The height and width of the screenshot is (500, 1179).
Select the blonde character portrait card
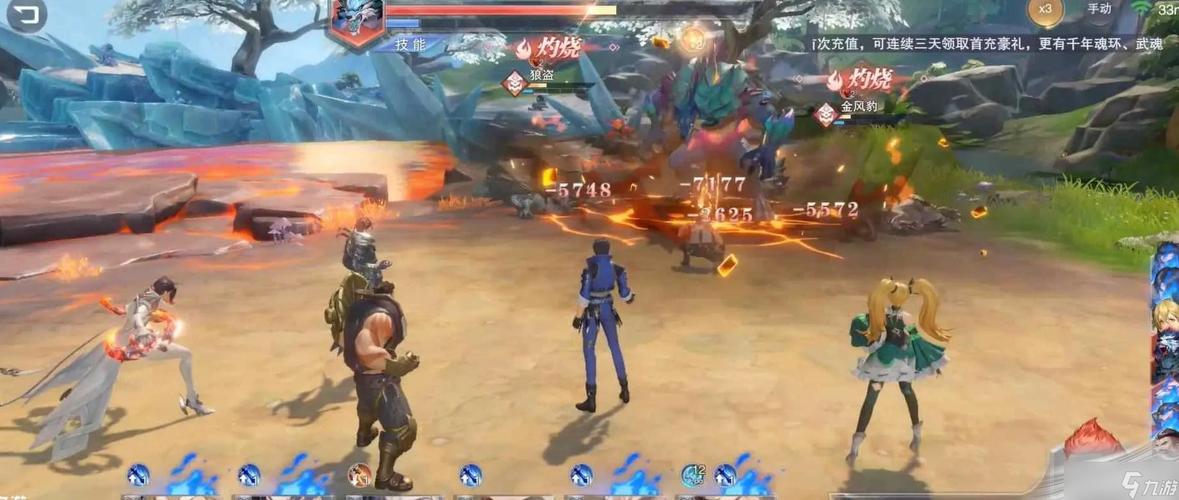(1164, 331)
